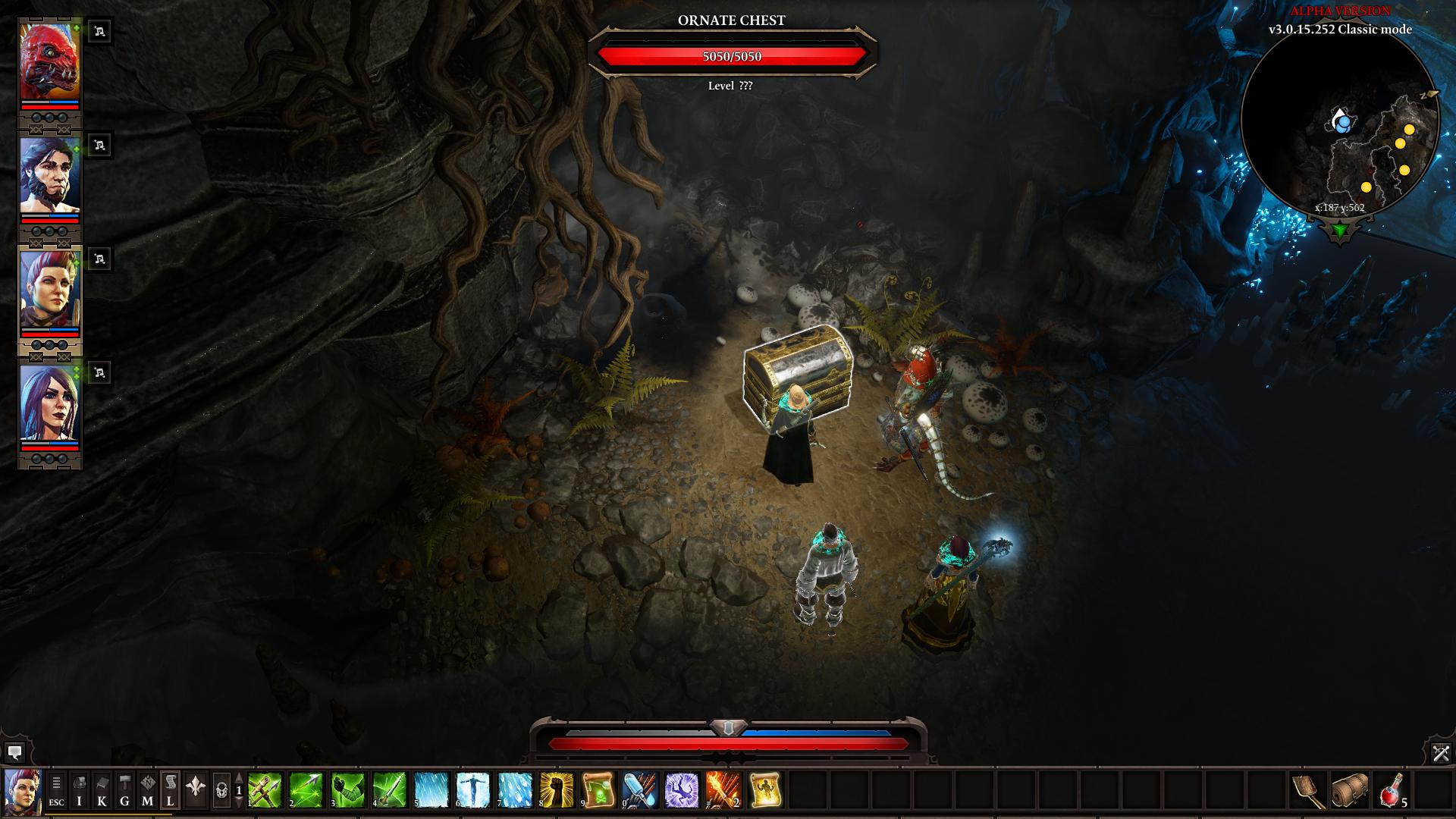Use the green fist skill

pos(348,790)
